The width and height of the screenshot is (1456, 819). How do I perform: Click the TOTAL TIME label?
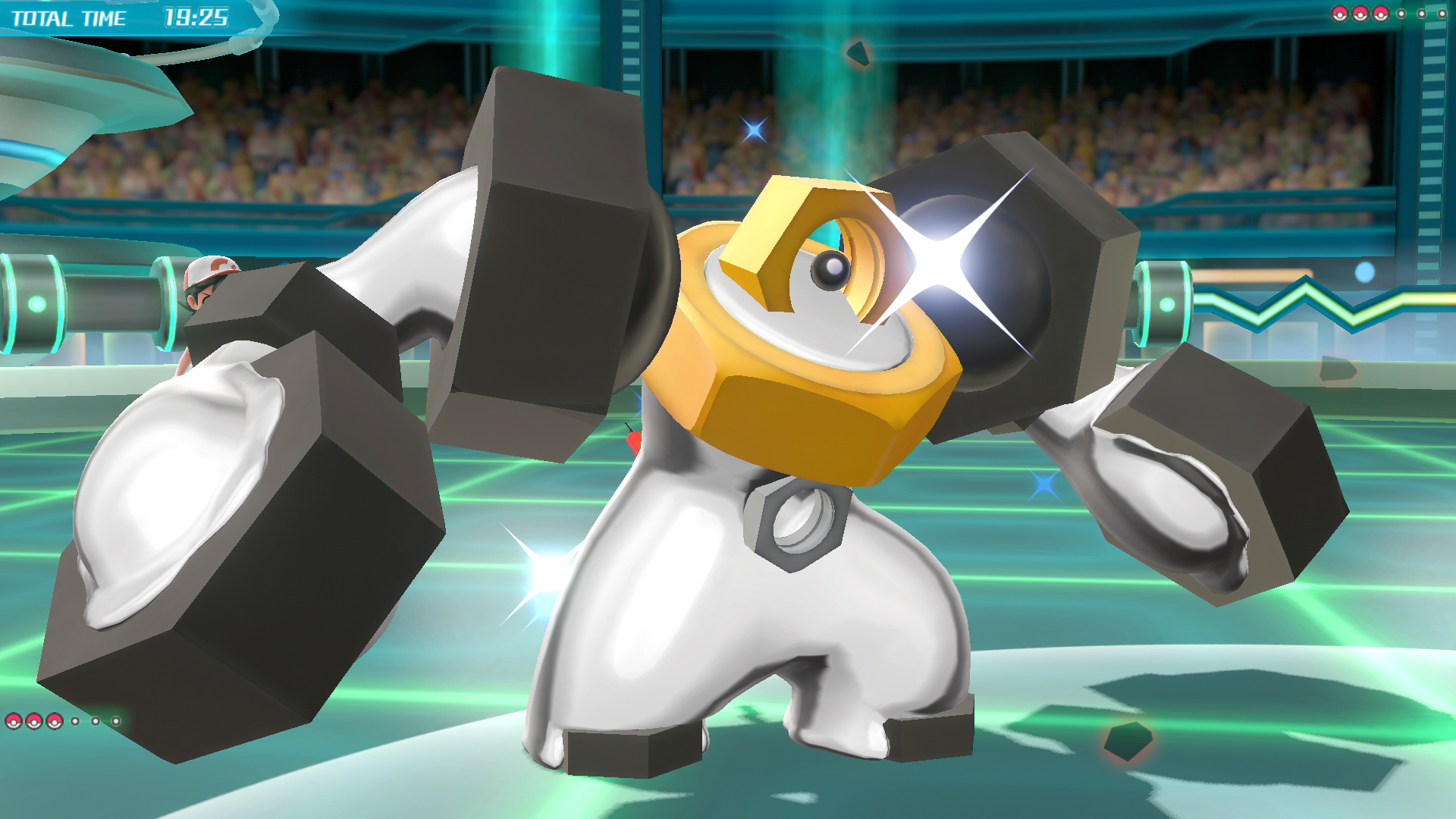tap(70, 18)
